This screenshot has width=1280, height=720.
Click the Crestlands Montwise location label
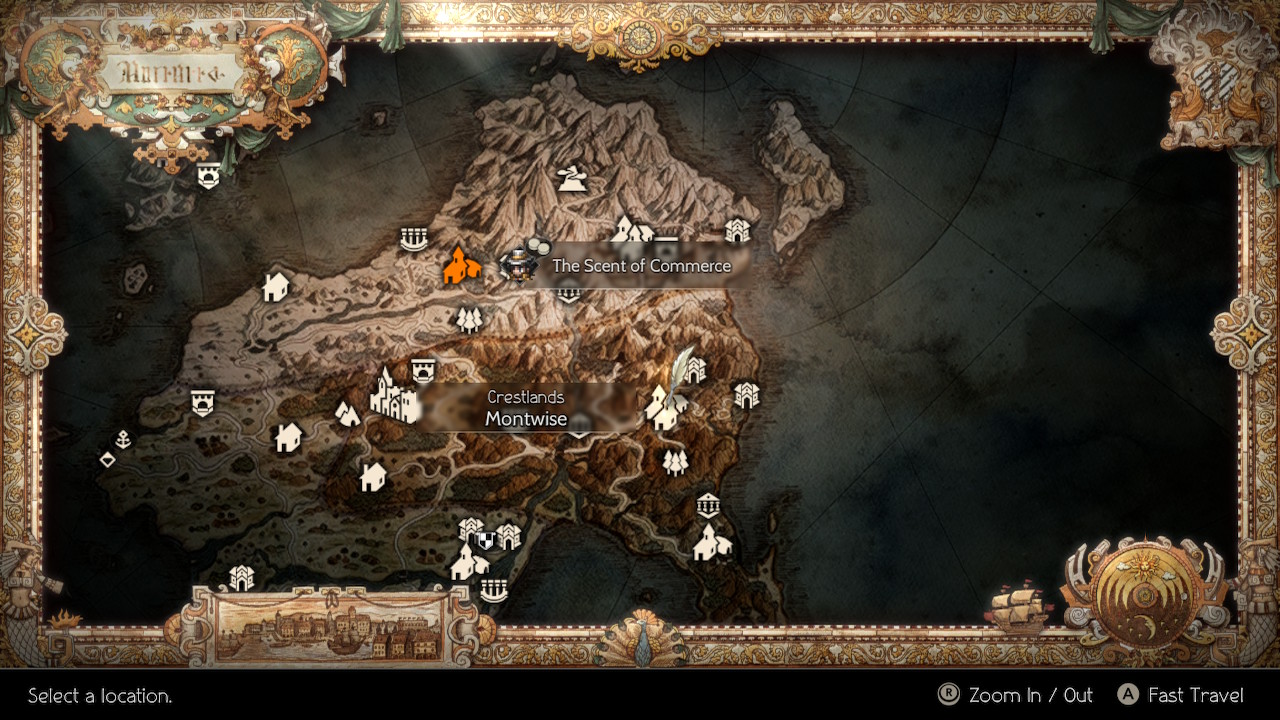(527, 410)
